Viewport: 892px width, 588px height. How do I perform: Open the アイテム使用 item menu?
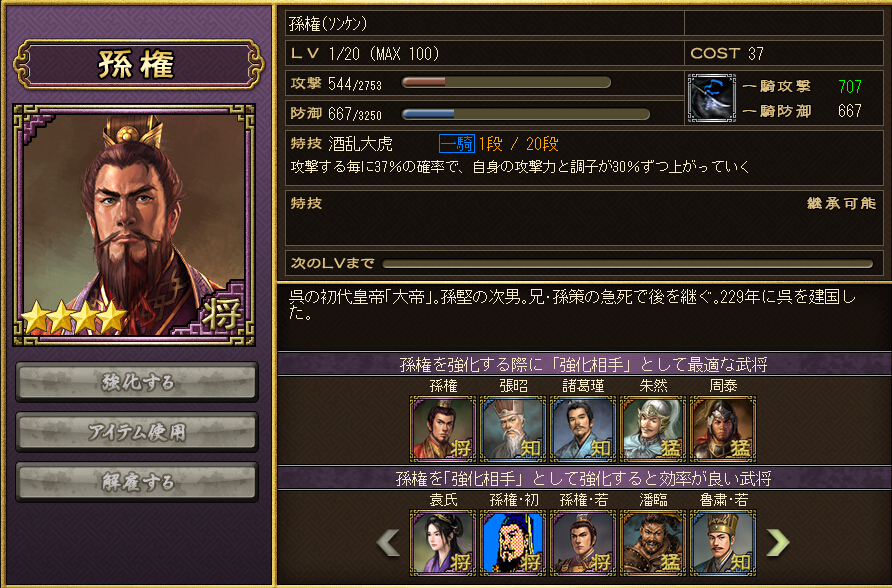click(x=137, y=431)
